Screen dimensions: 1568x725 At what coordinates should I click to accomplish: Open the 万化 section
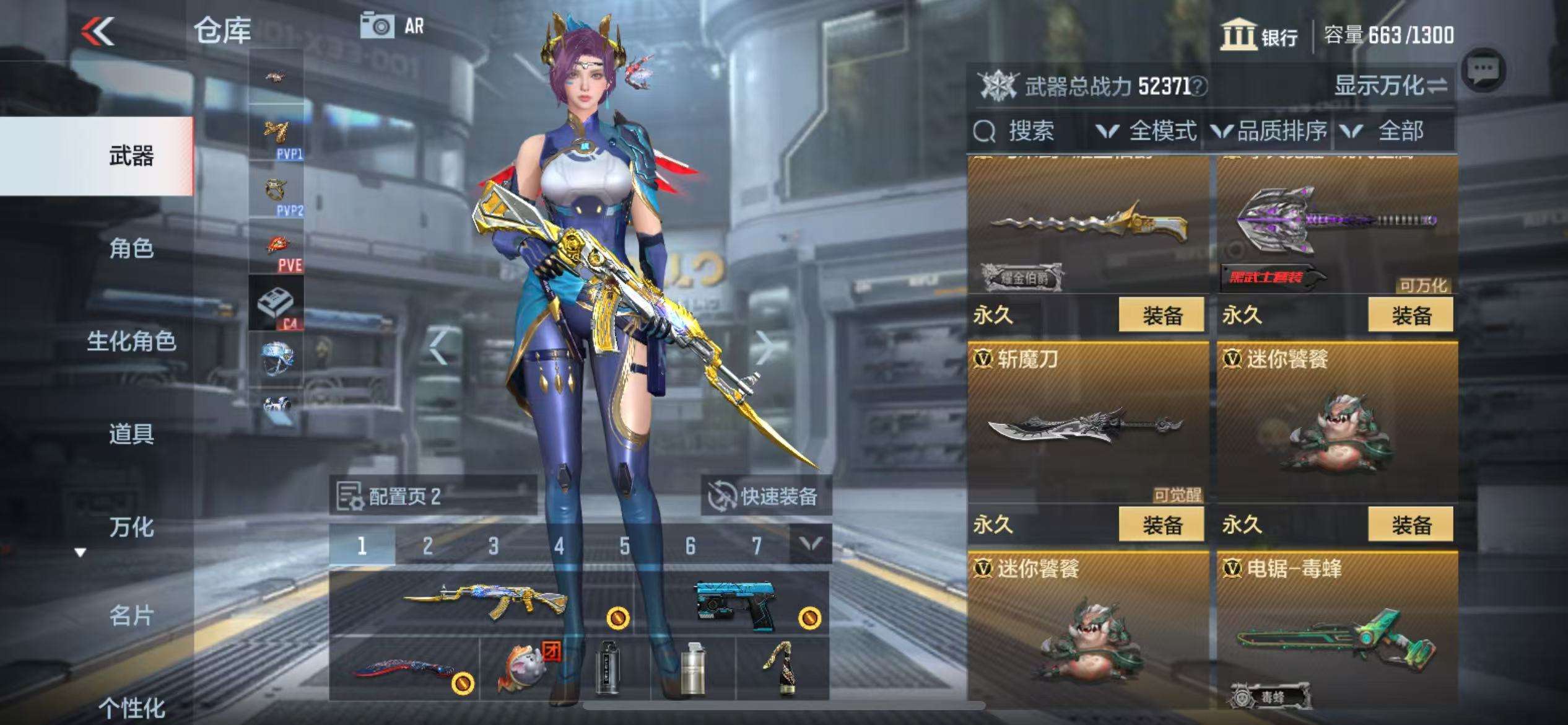click(x=131, y=527)
